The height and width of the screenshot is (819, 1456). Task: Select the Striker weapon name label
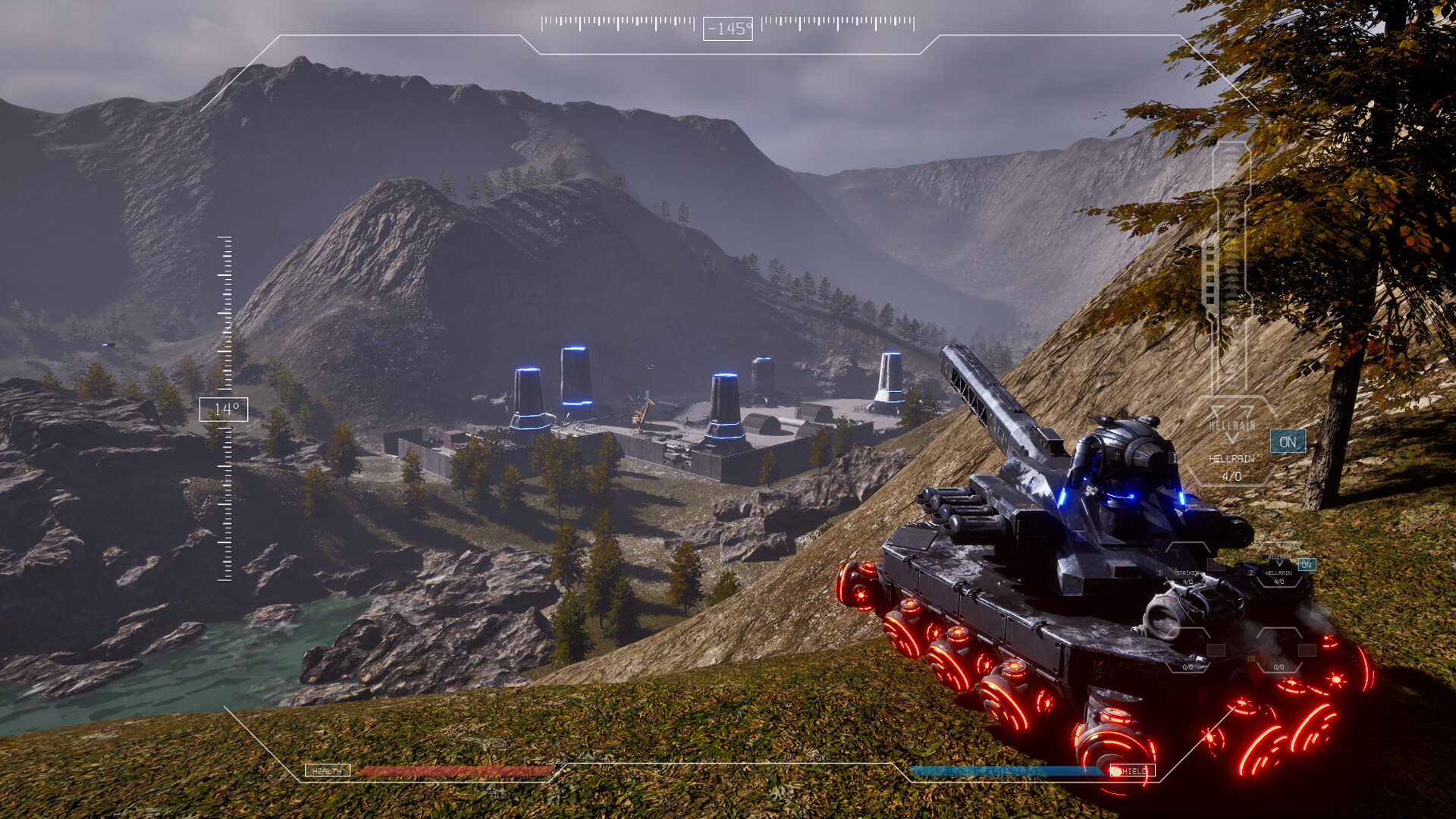(1188, 572)
